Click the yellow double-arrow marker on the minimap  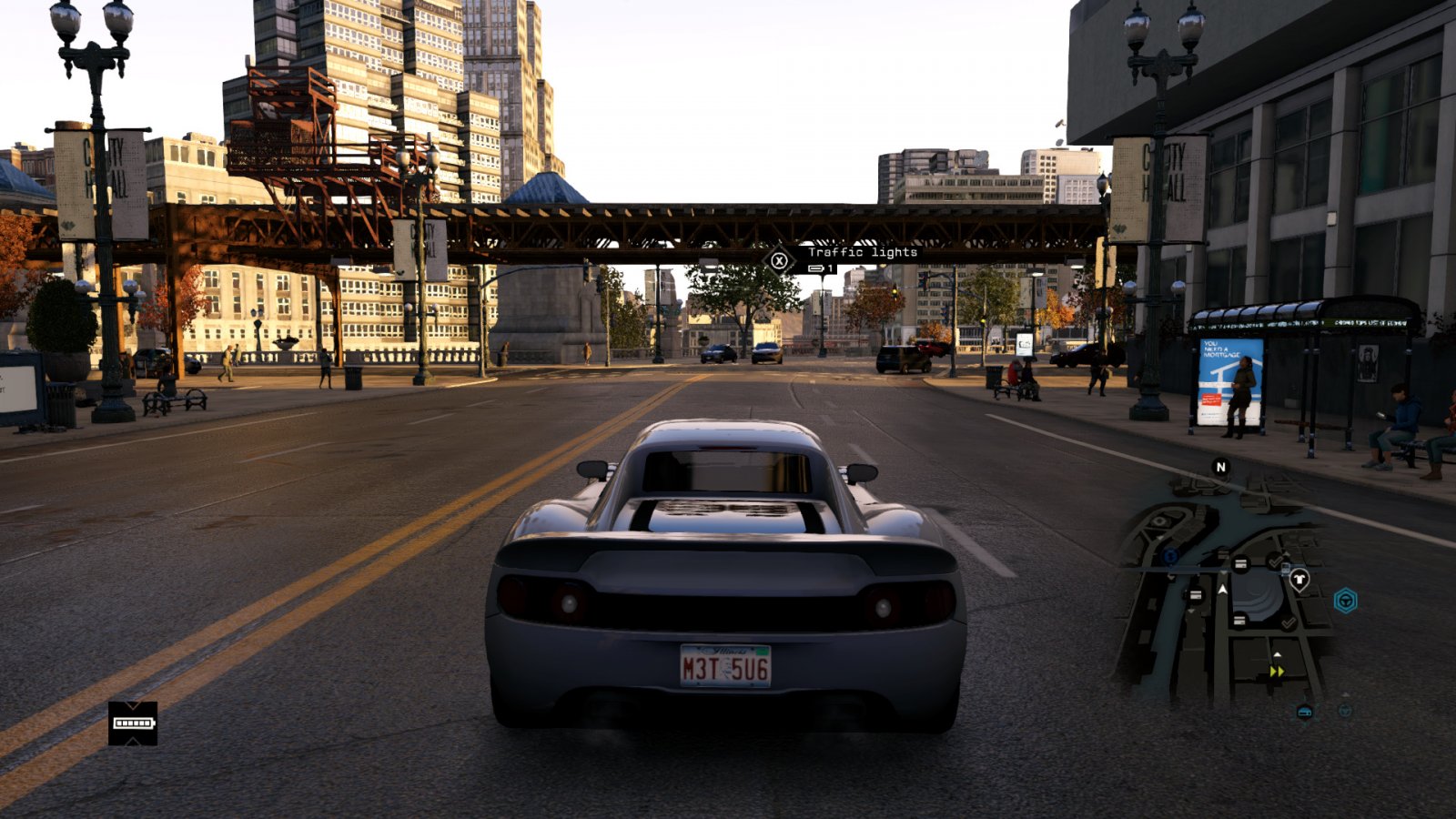click(1277, 672)
